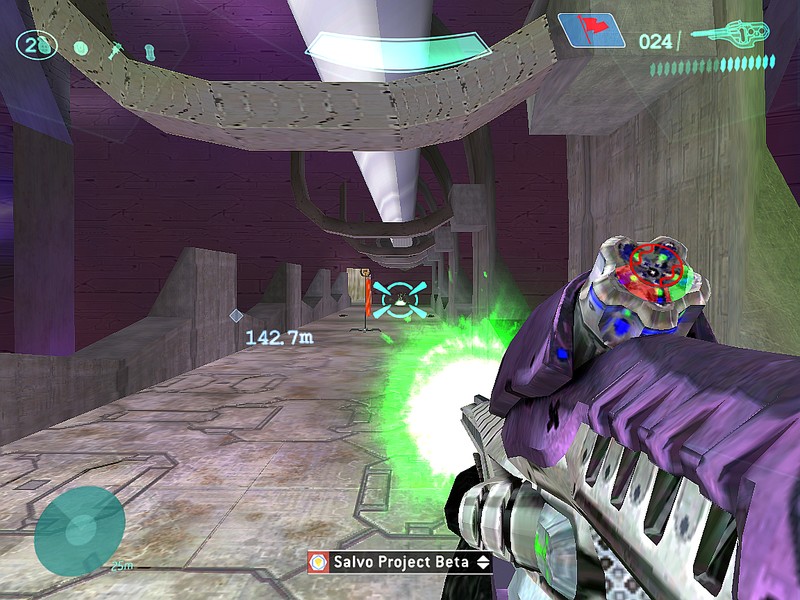This screenshot has width=800, height=600.
Task: Open the Salvo Project Beta selector arrows
Action: [484, 562]
